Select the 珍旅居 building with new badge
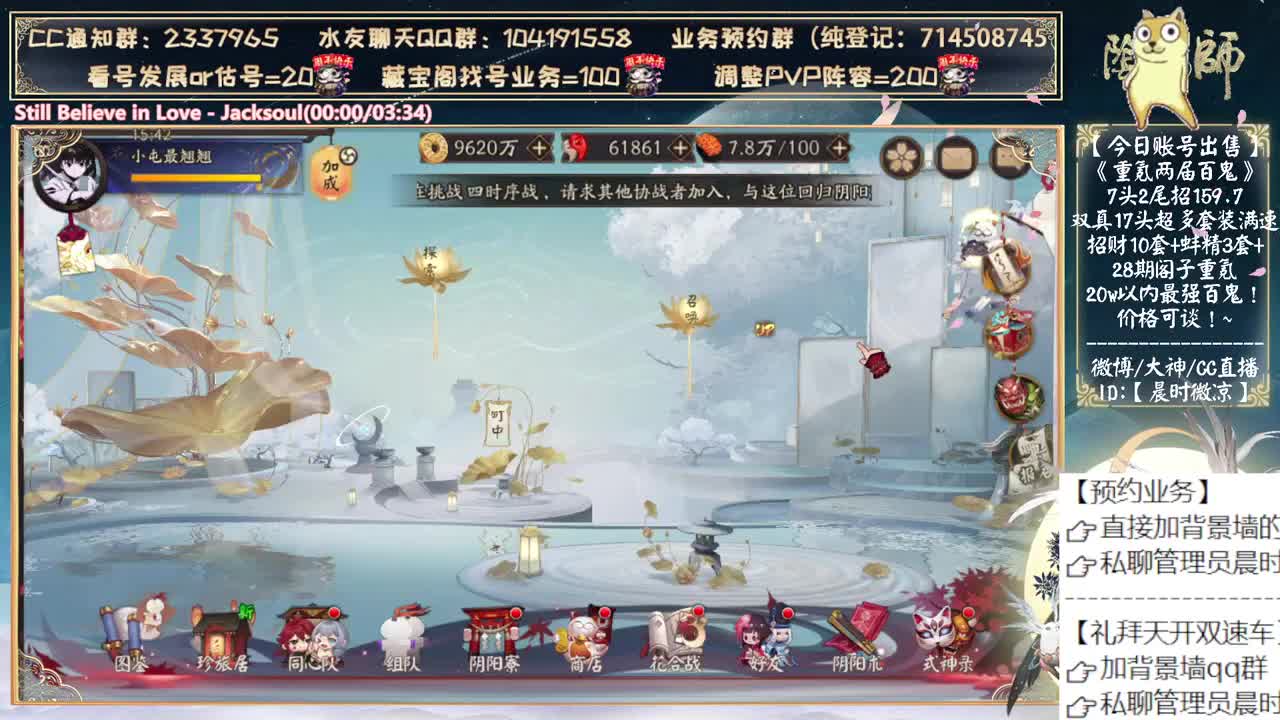The image size is (1280, 720). (x=223, y=636)
